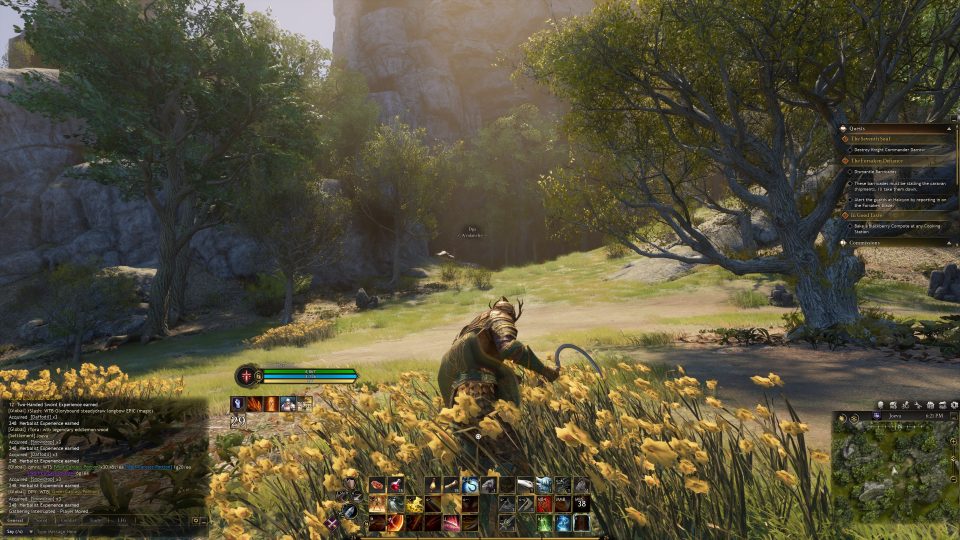Switch to the General chat tab
Image resolution: width=960 pixels, height=540 pixels.
point(16,520)
